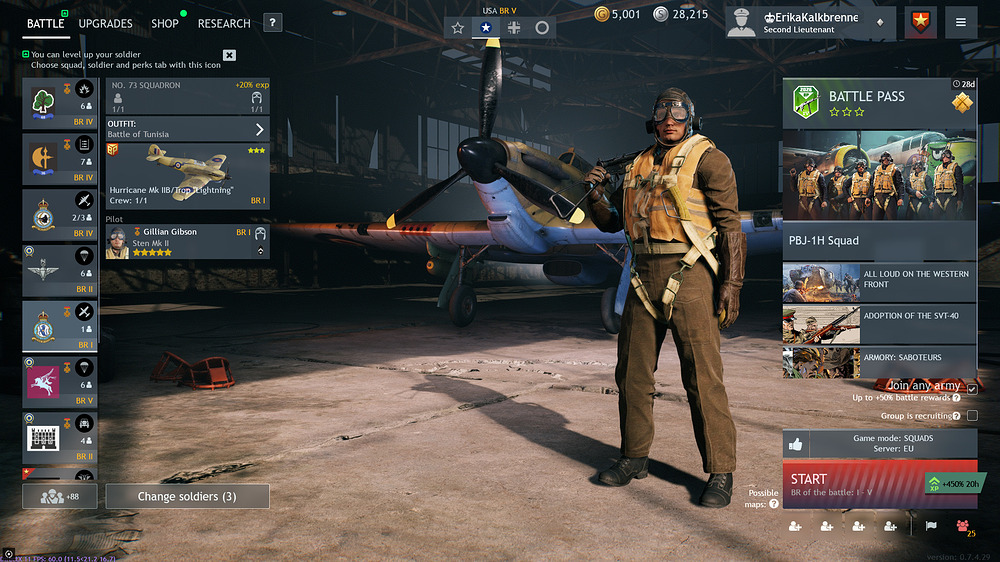Viewport: 1000px width, 562px height.
Task: Toggle the Join any army checkbox
Action: tap(971, 388)
